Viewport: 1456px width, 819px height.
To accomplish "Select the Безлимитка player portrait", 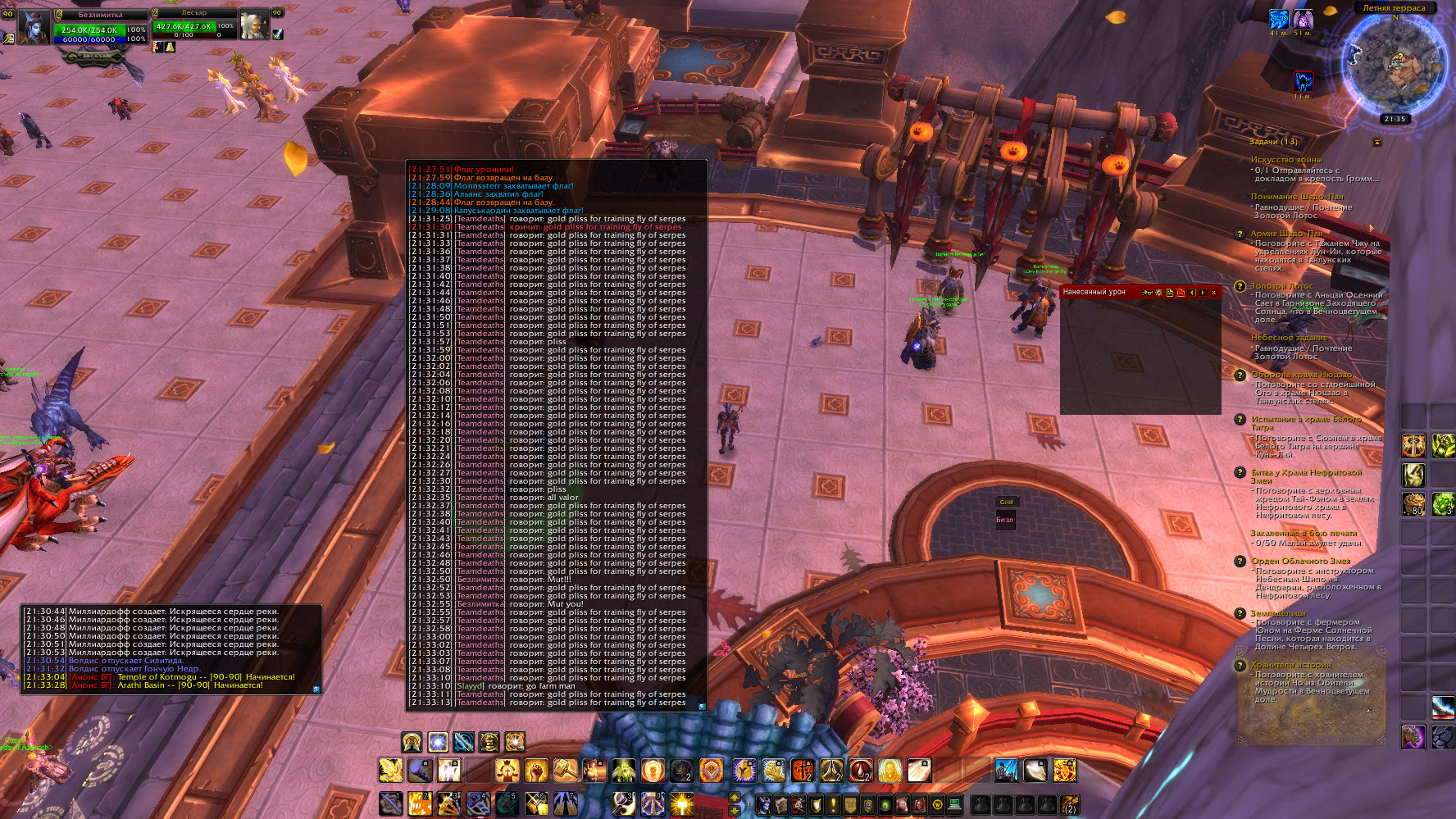I will 34,29.
